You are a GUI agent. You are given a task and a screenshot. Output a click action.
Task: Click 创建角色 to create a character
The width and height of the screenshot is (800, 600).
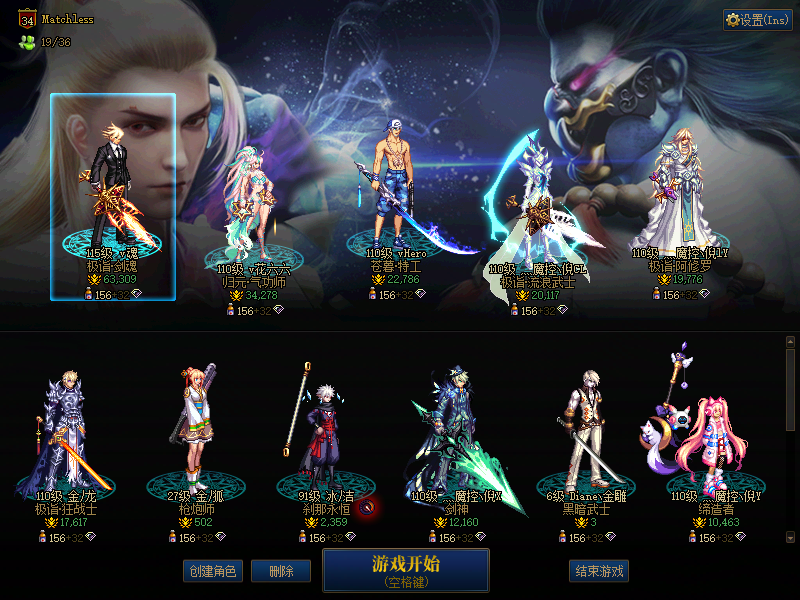point(212,571)
